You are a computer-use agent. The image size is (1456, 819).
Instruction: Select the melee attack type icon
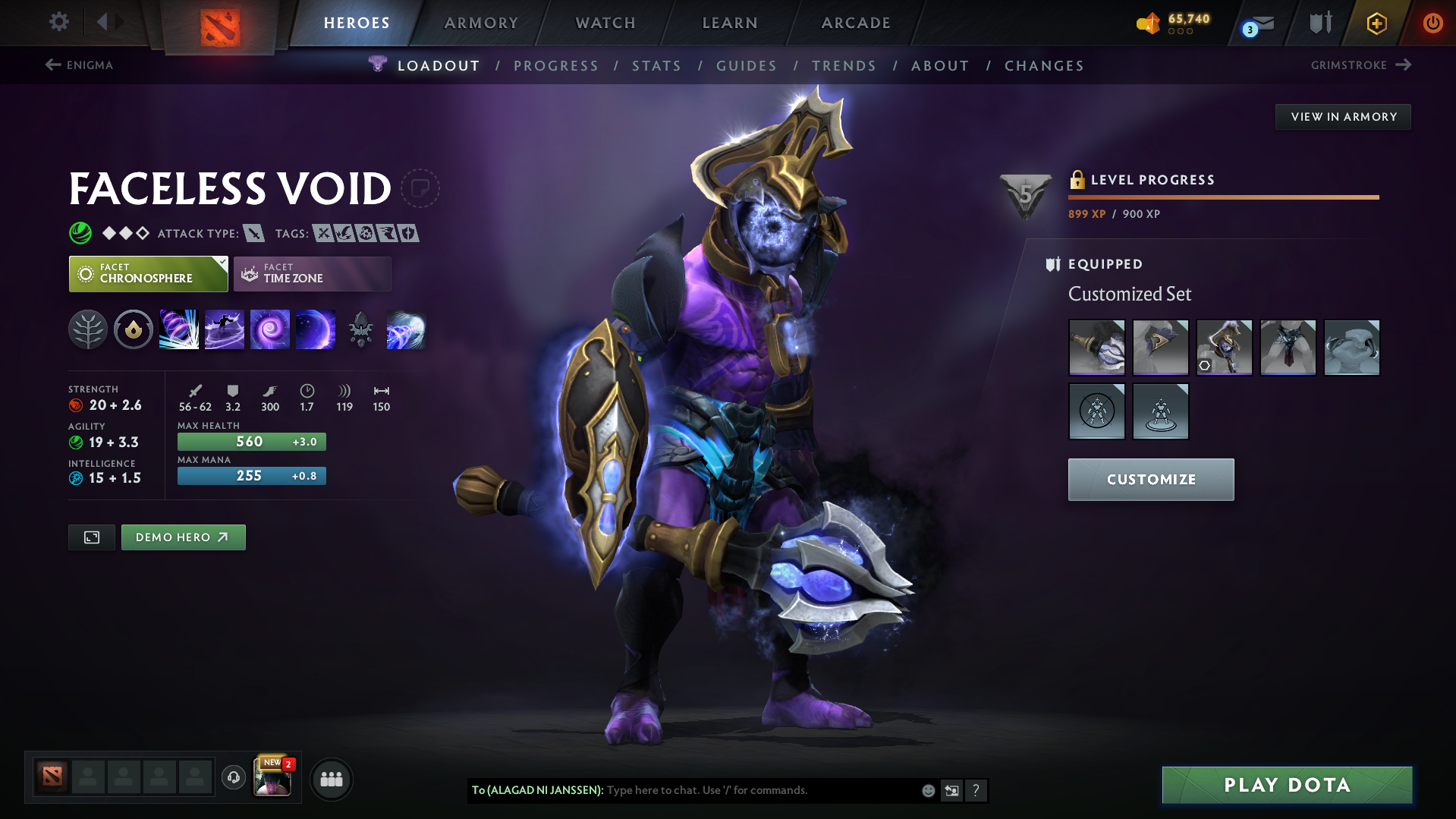[x=253, y=234]
